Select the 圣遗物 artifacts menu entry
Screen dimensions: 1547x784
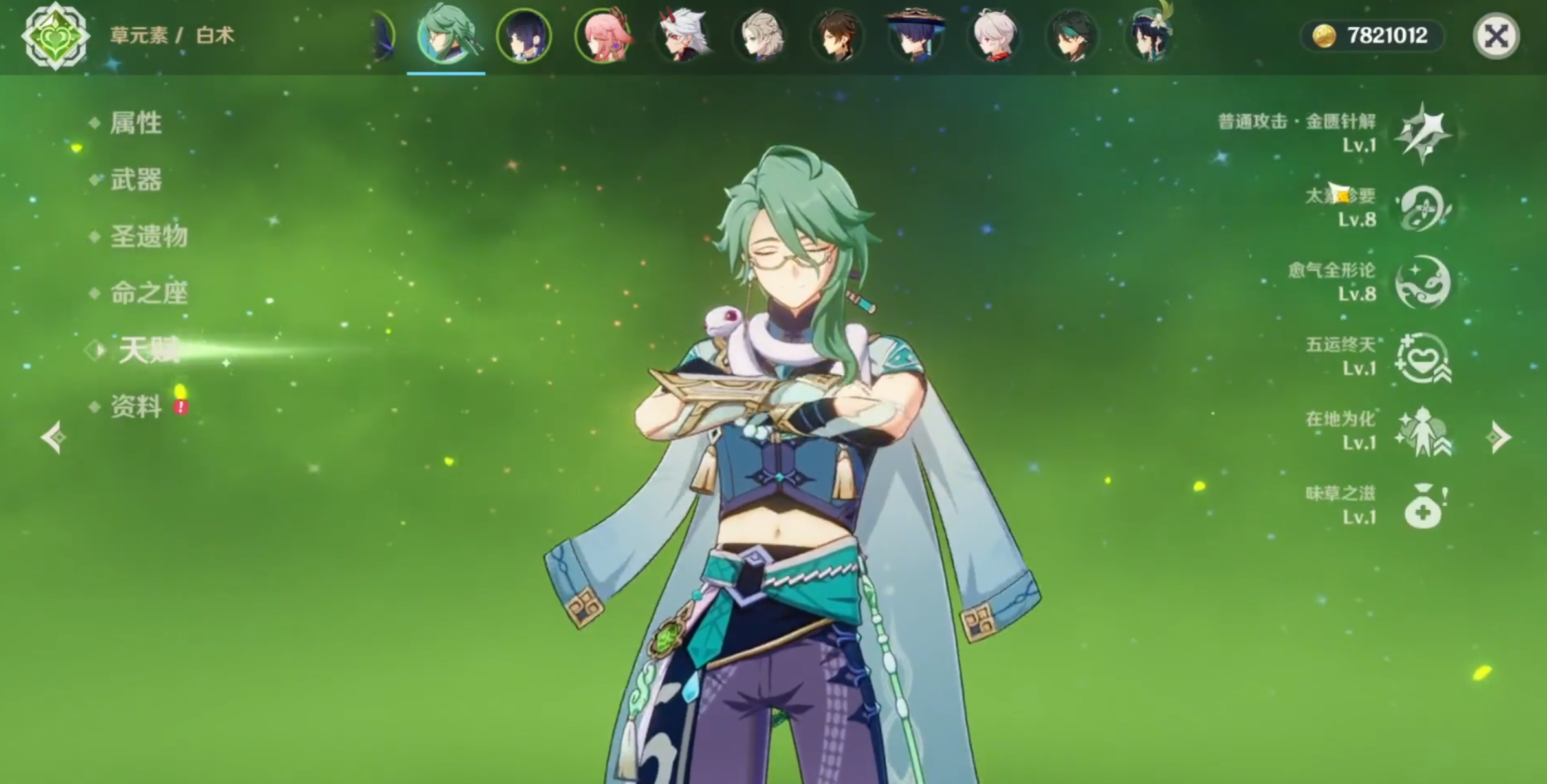(148, 237)
